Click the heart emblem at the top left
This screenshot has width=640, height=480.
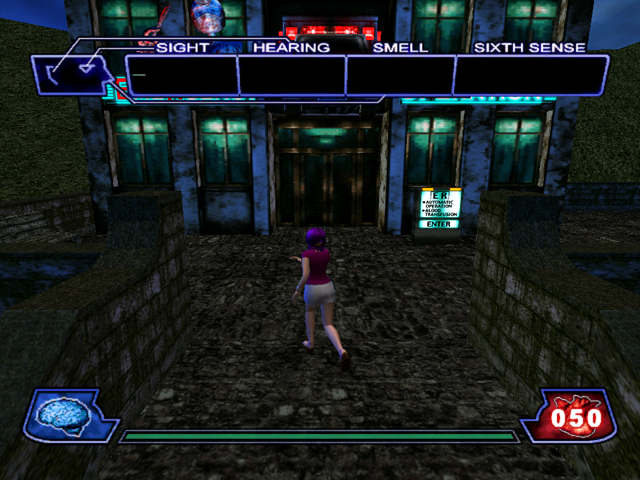click(72, 72)
